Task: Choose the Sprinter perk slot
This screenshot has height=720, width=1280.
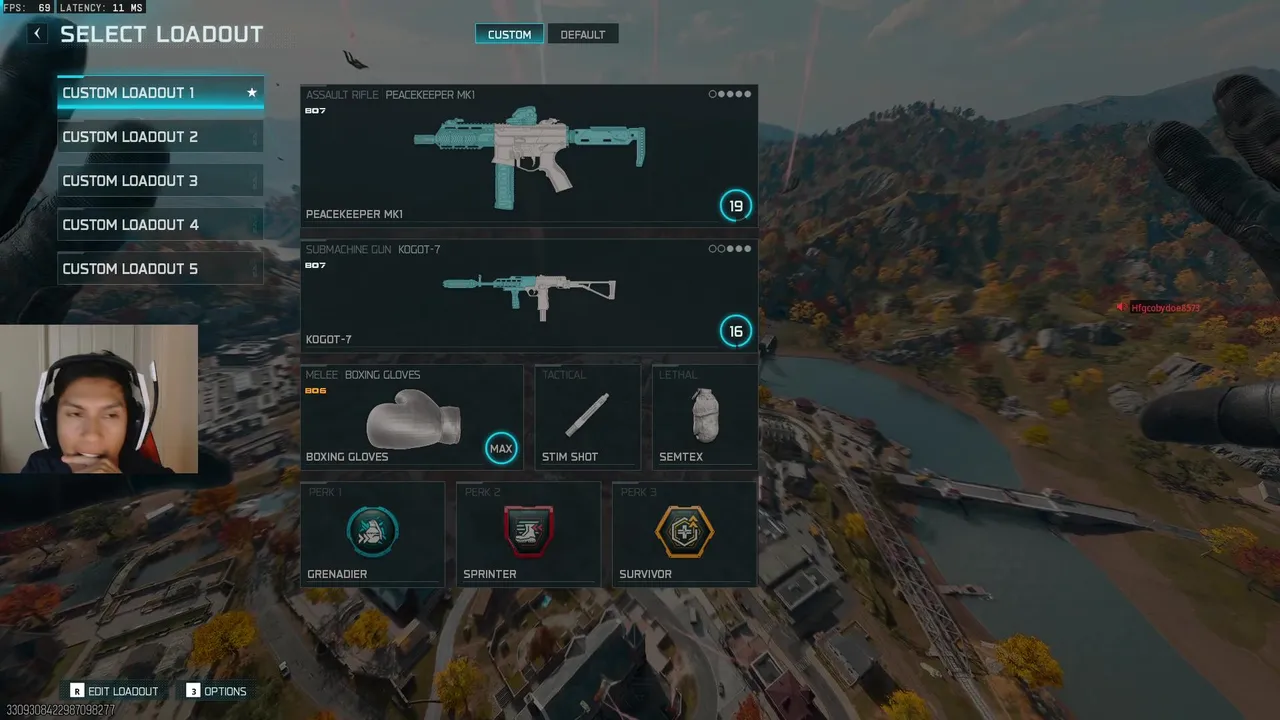Action: [x=528, y=533]
